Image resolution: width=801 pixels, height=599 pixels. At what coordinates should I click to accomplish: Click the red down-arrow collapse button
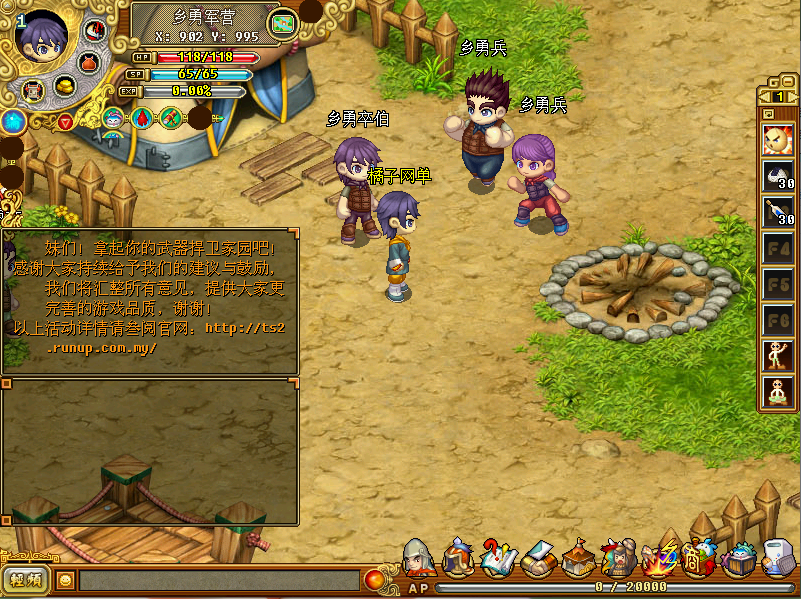(x=65, y=122)
